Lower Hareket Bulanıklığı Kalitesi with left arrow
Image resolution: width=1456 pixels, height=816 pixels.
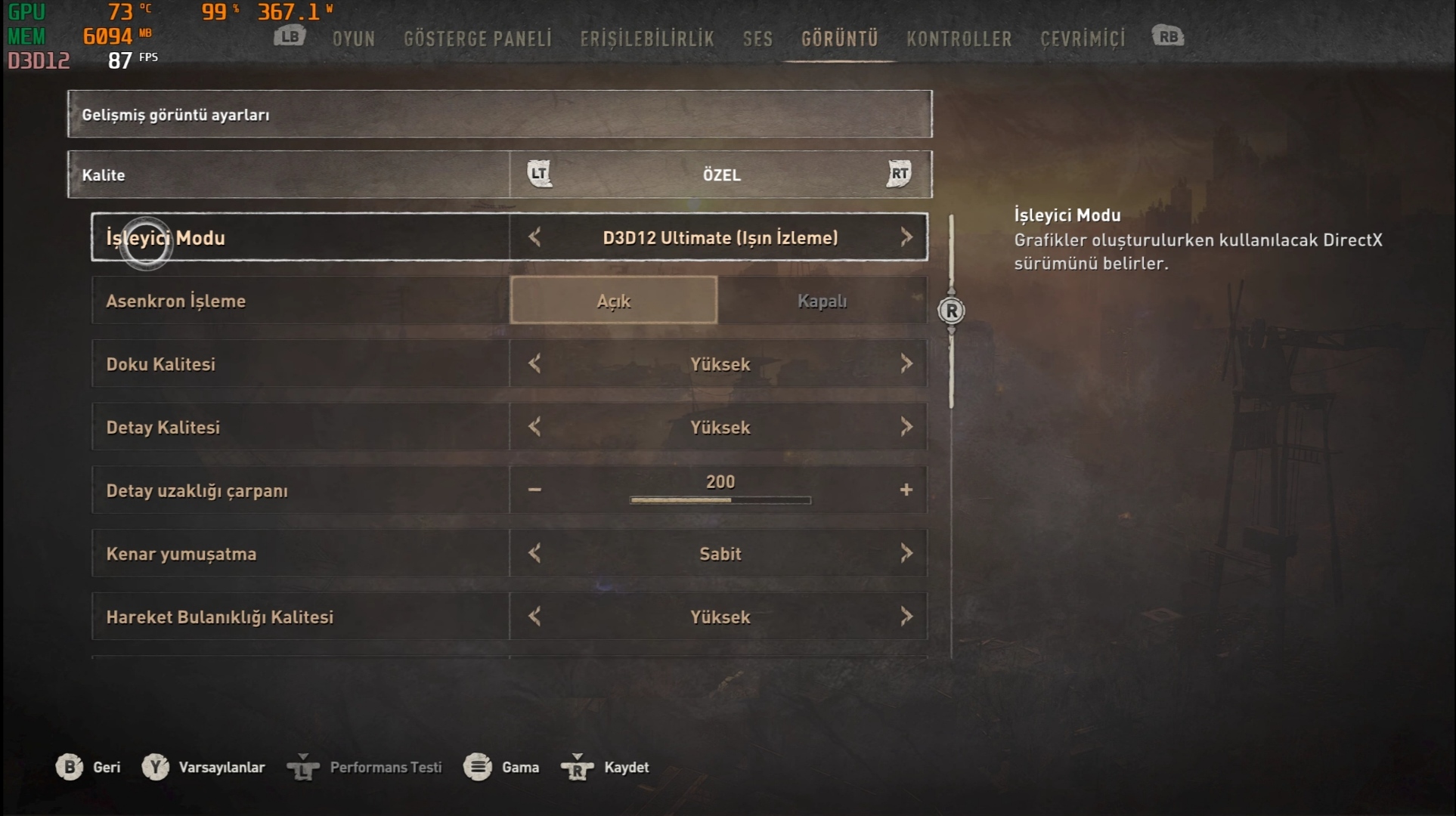(534, 617)
